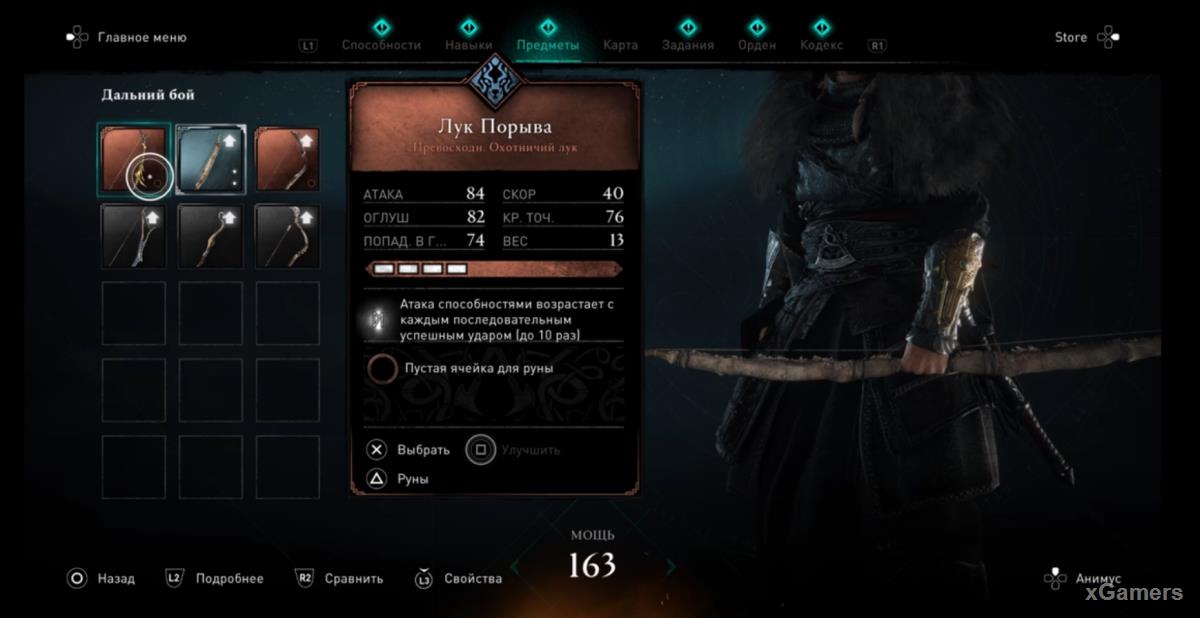Show the Карта tab
This screenshot has height=618, width=1200.
[620, 45]
